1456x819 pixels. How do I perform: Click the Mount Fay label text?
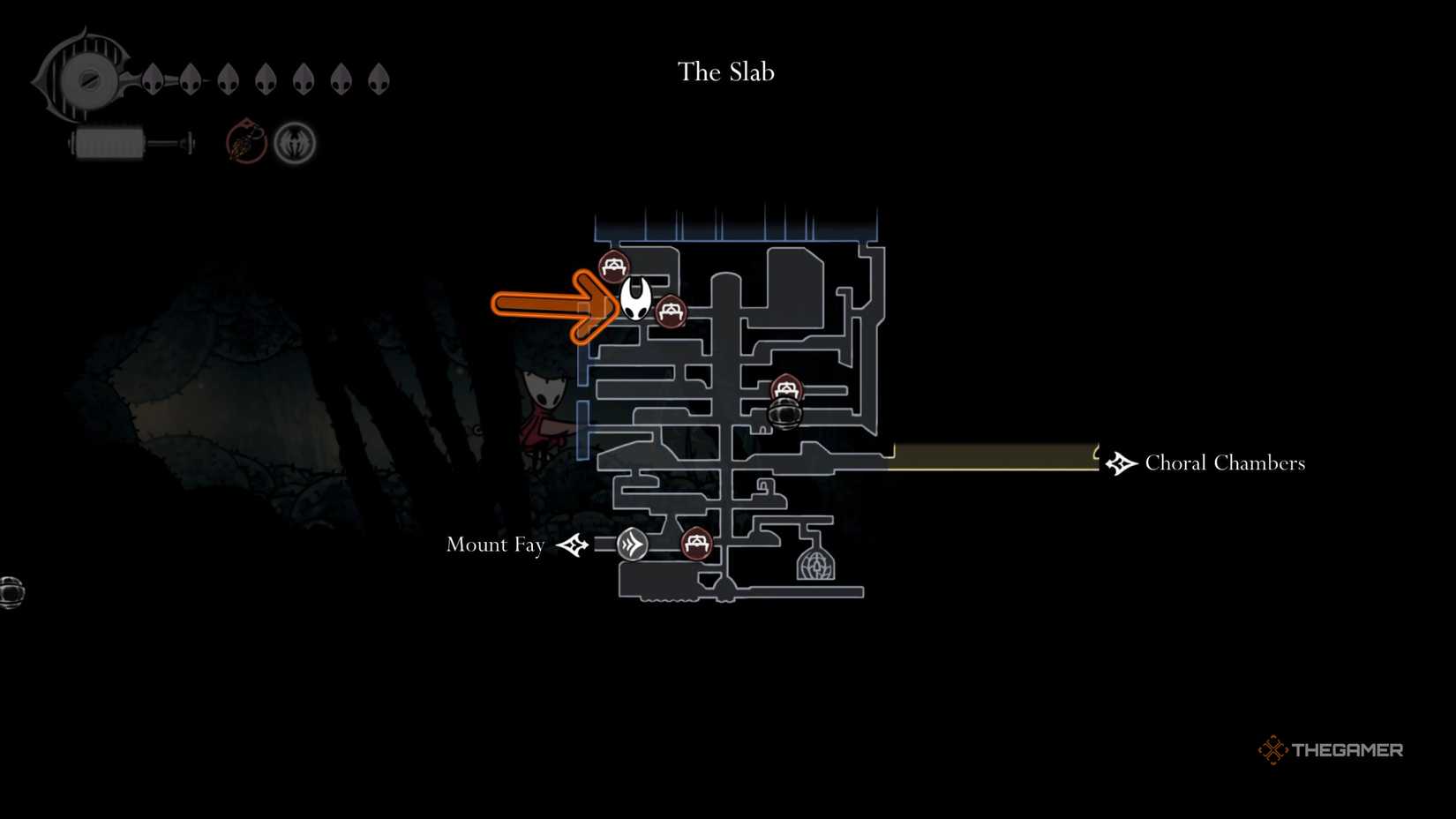(x=496, y=545)
